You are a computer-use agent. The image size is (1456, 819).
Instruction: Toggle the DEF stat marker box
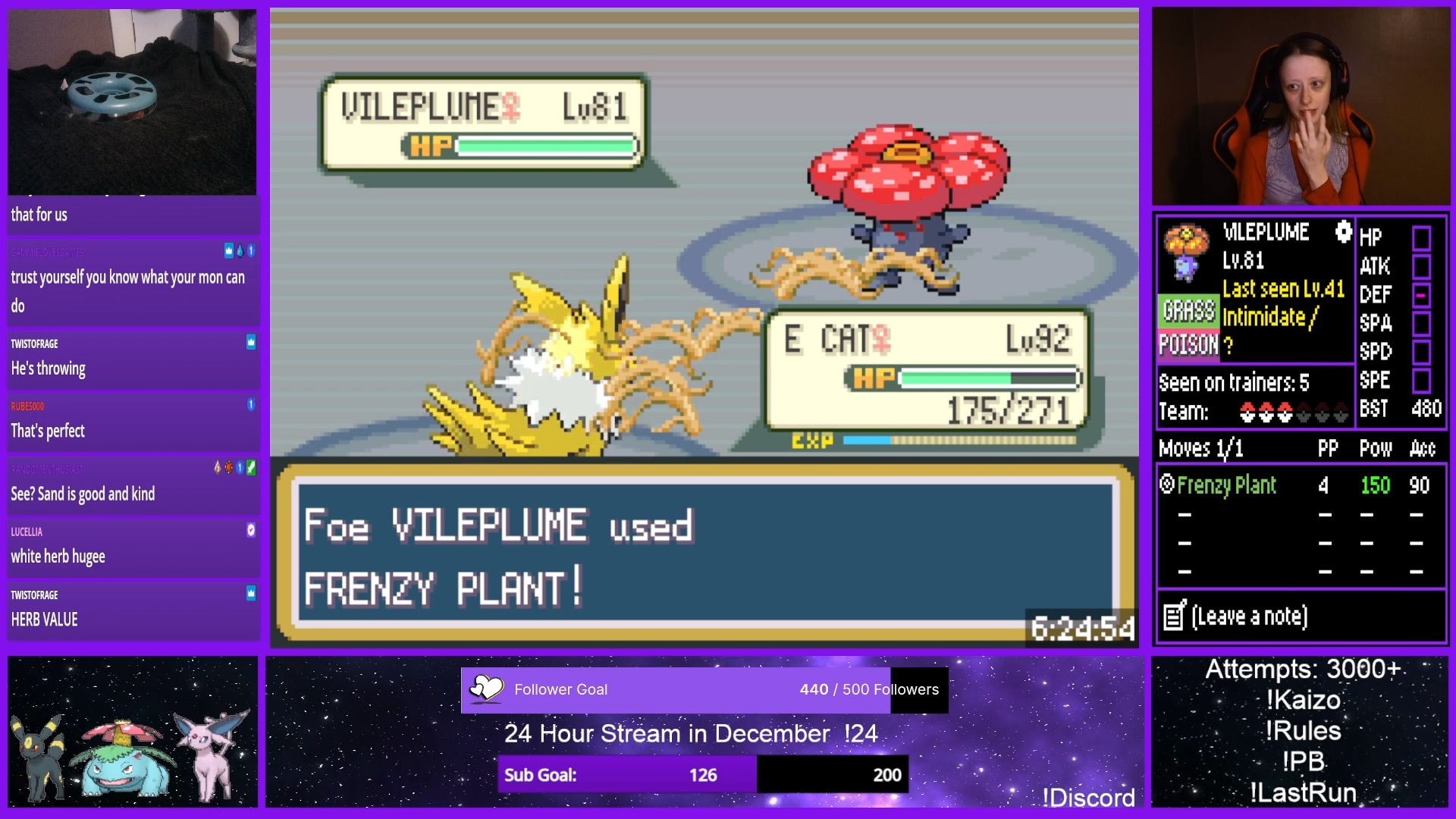point(1421,295)
